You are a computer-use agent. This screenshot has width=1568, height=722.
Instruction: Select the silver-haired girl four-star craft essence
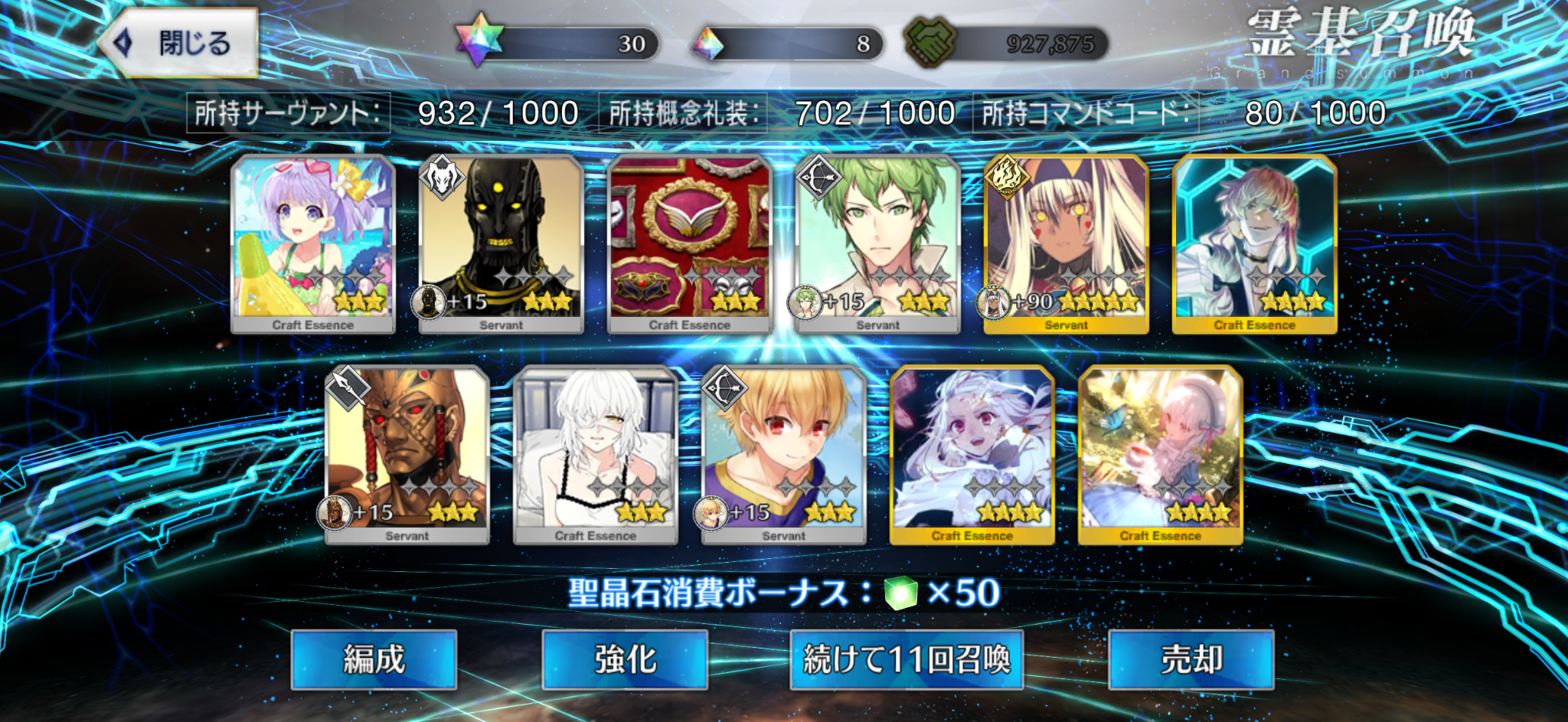click(972, 455)
